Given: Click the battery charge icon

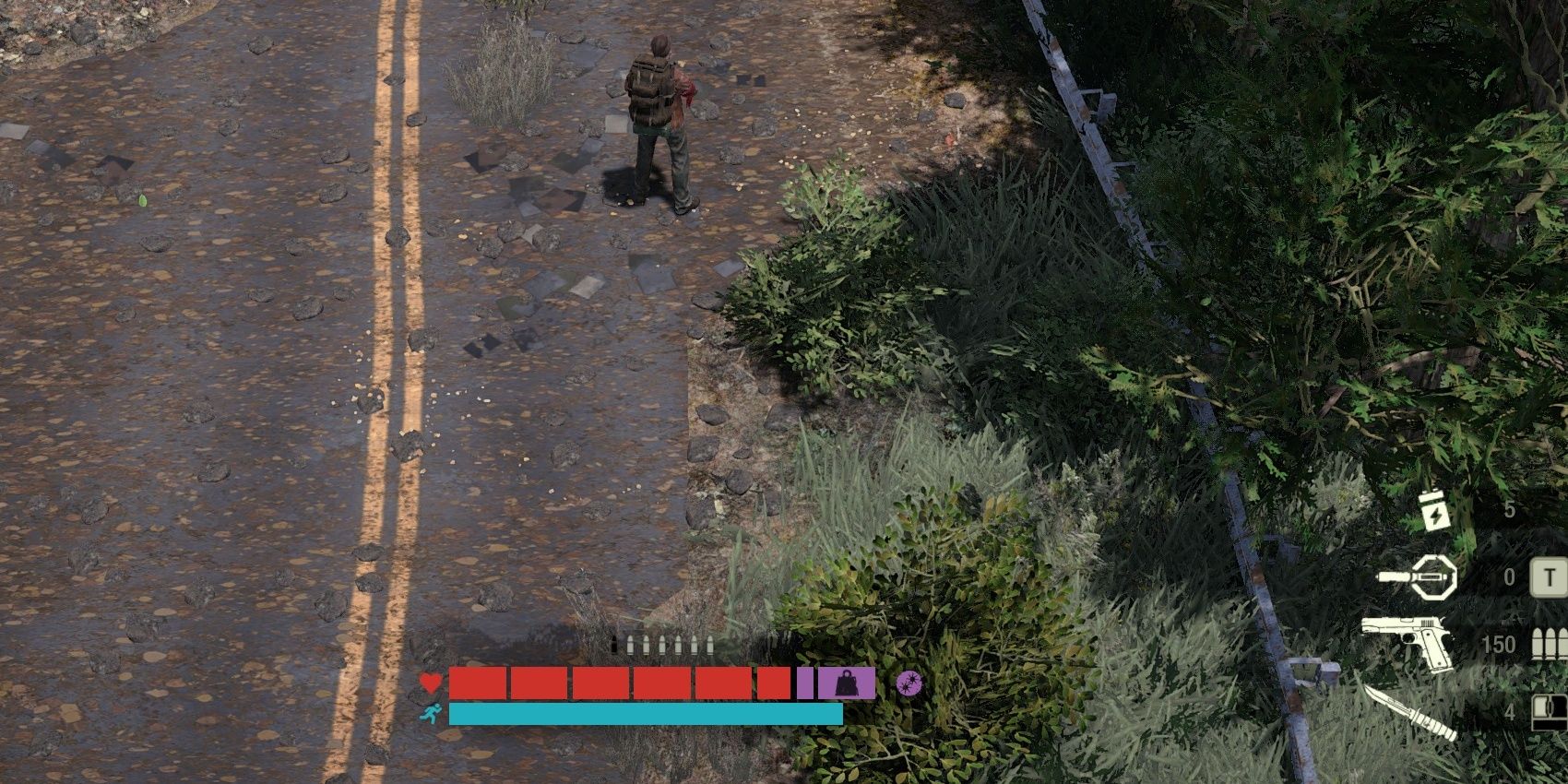Looking at the screenshot, I should (x=1434, y=512).
